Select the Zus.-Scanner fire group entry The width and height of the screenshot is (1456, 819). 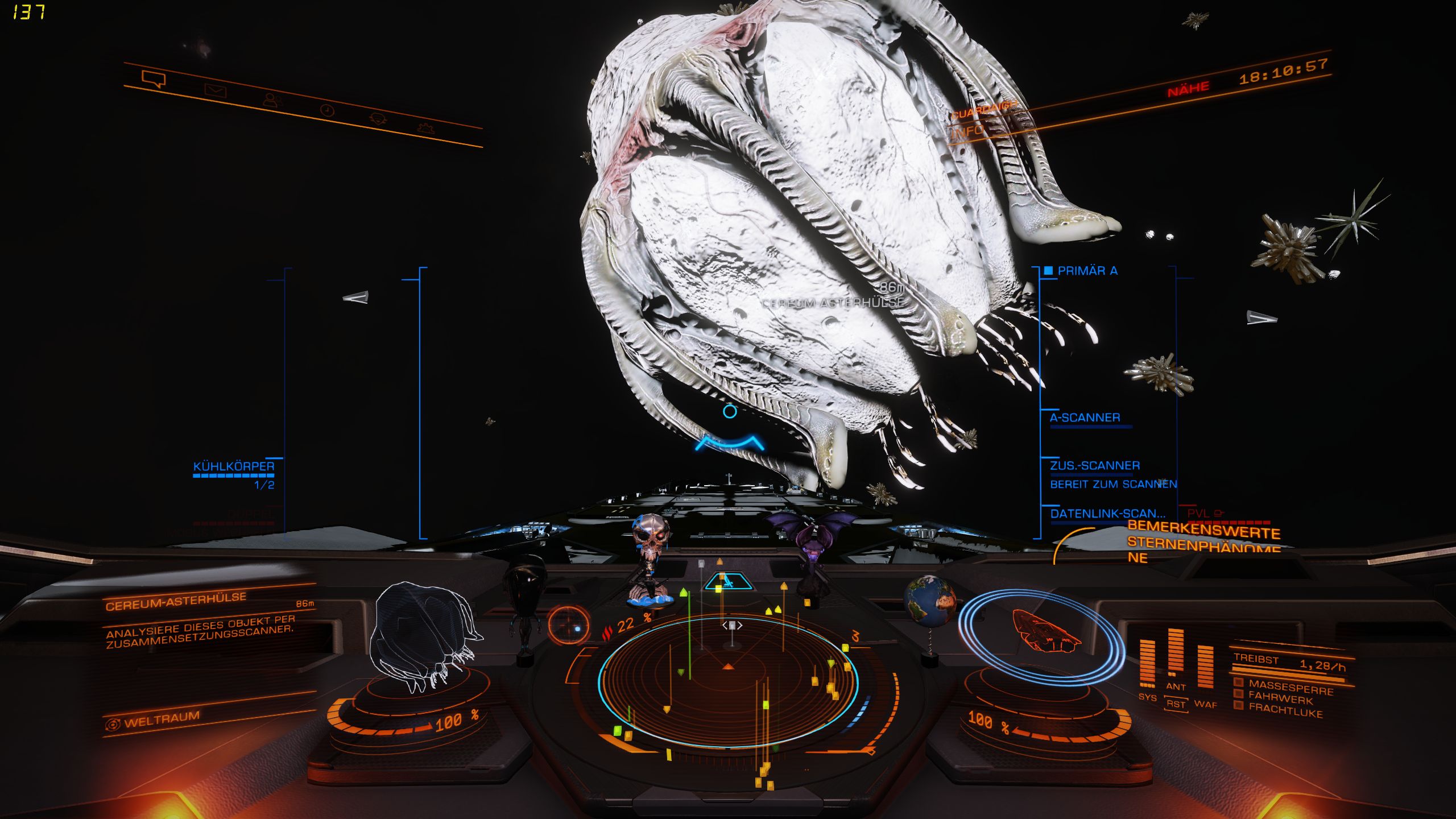(1095, 466)
